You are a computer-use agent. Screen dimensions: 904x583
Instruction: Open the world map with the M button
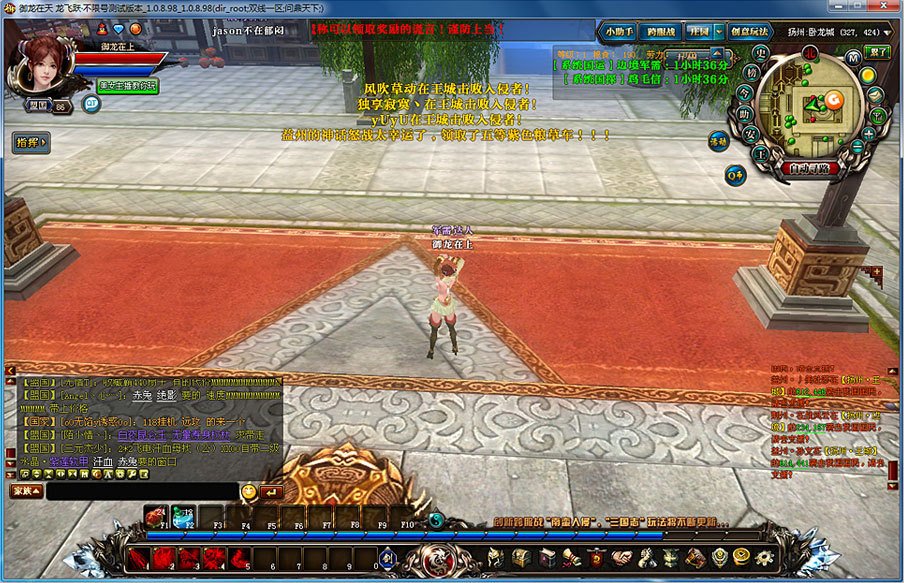pyautogui.click(x=853, y=57)
